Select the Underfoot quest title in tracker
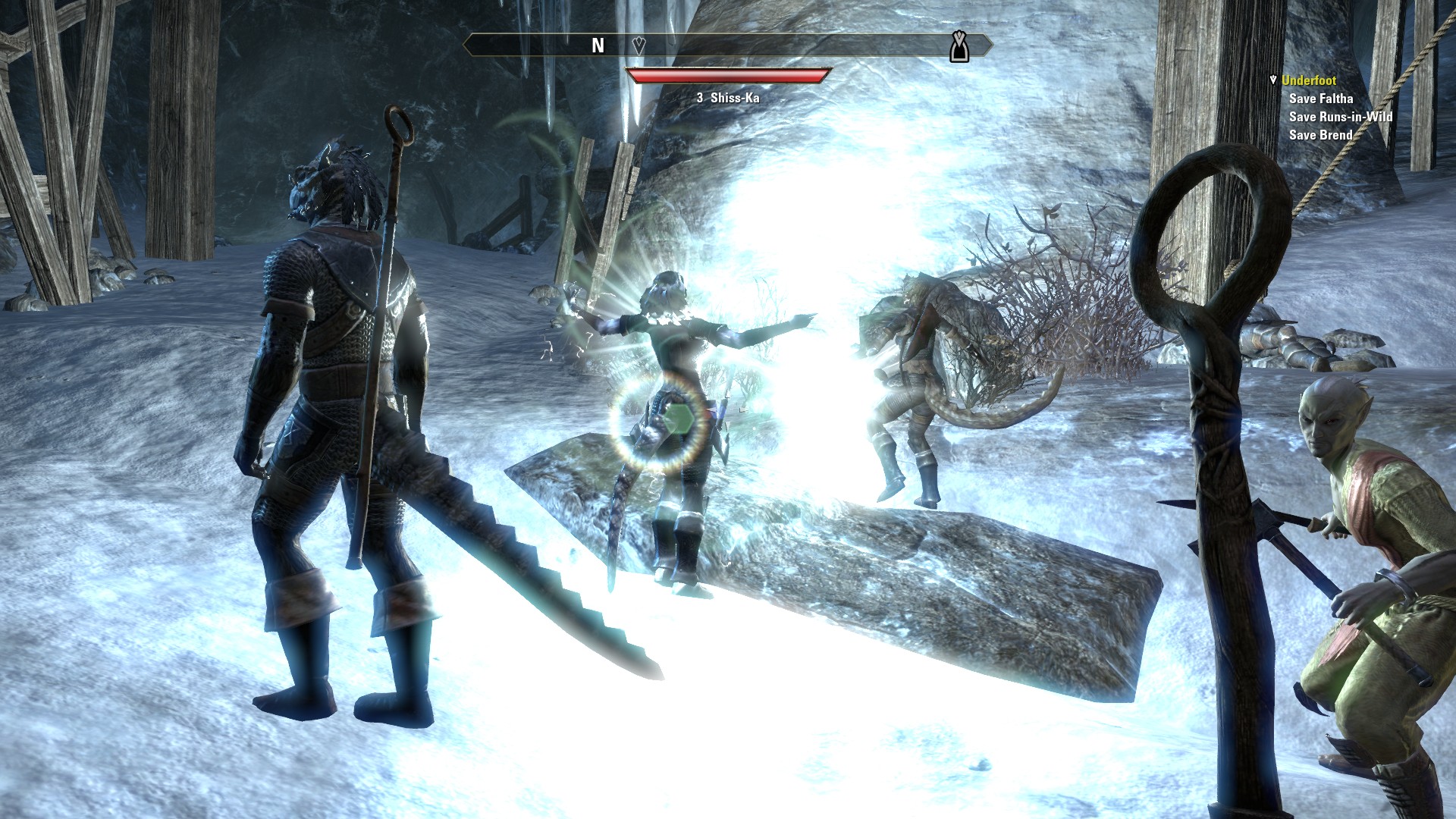1456x819 pixels. coord(1308,80)
